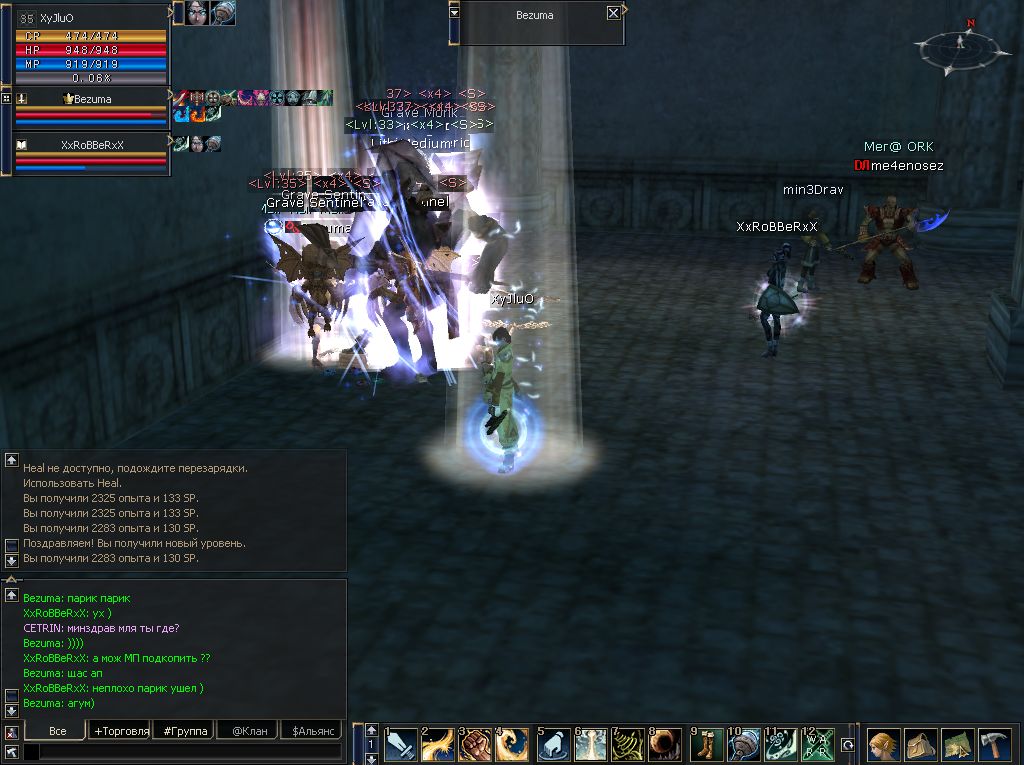Activate the fist skill in slot 3
This screenshot has width=1024, height=765.
point(476,746)
